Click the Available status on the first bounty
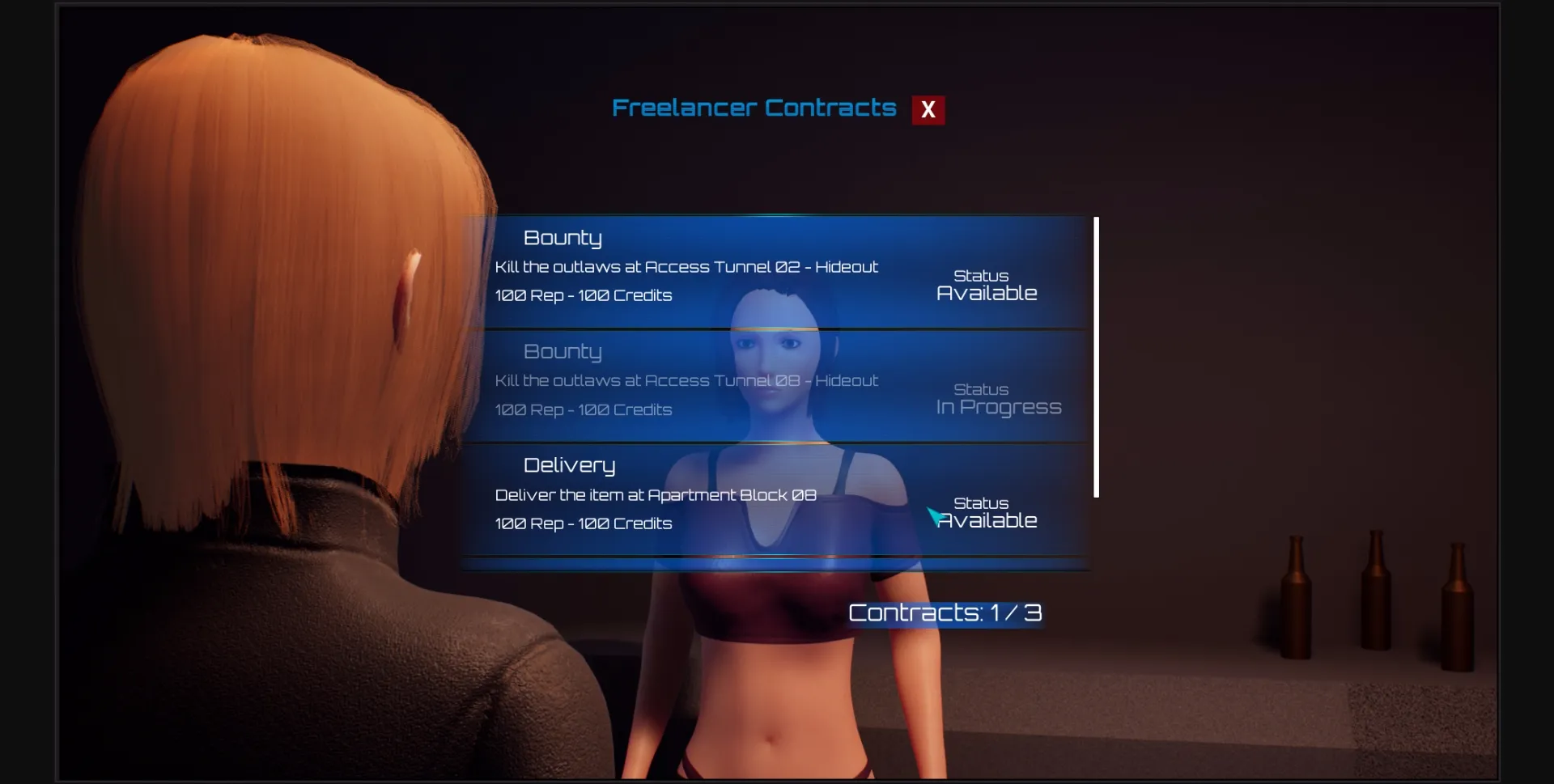 [987, 293]
